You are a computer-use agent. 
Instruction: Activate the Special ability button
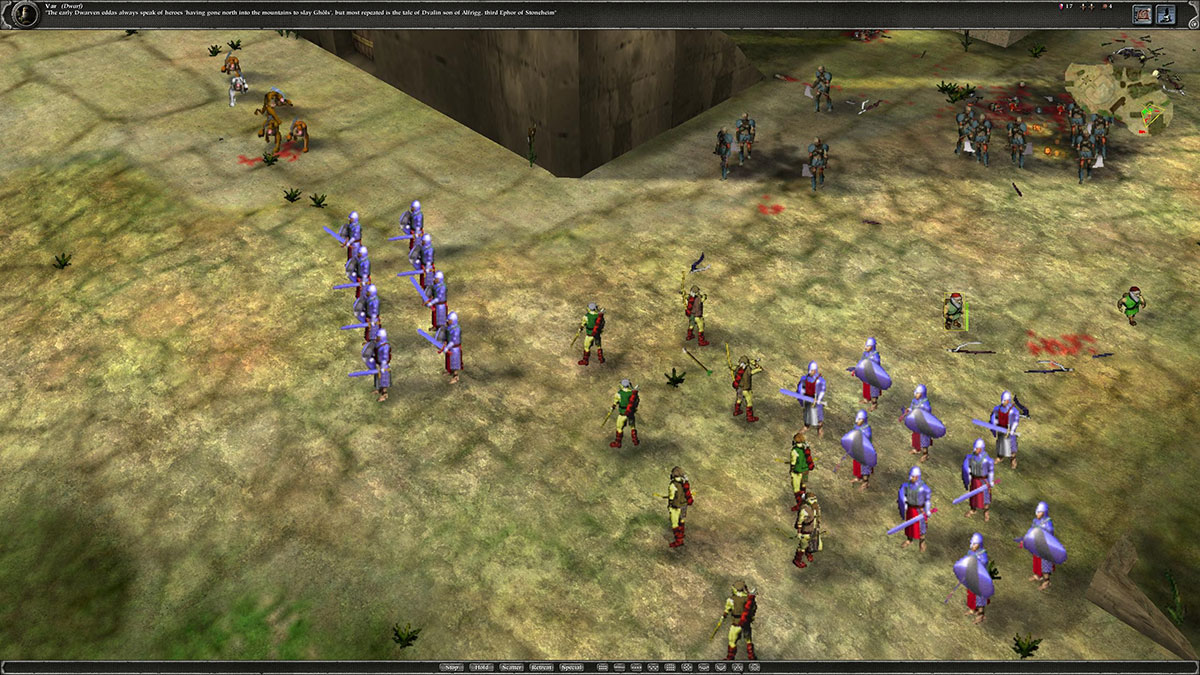pos(572,667)
